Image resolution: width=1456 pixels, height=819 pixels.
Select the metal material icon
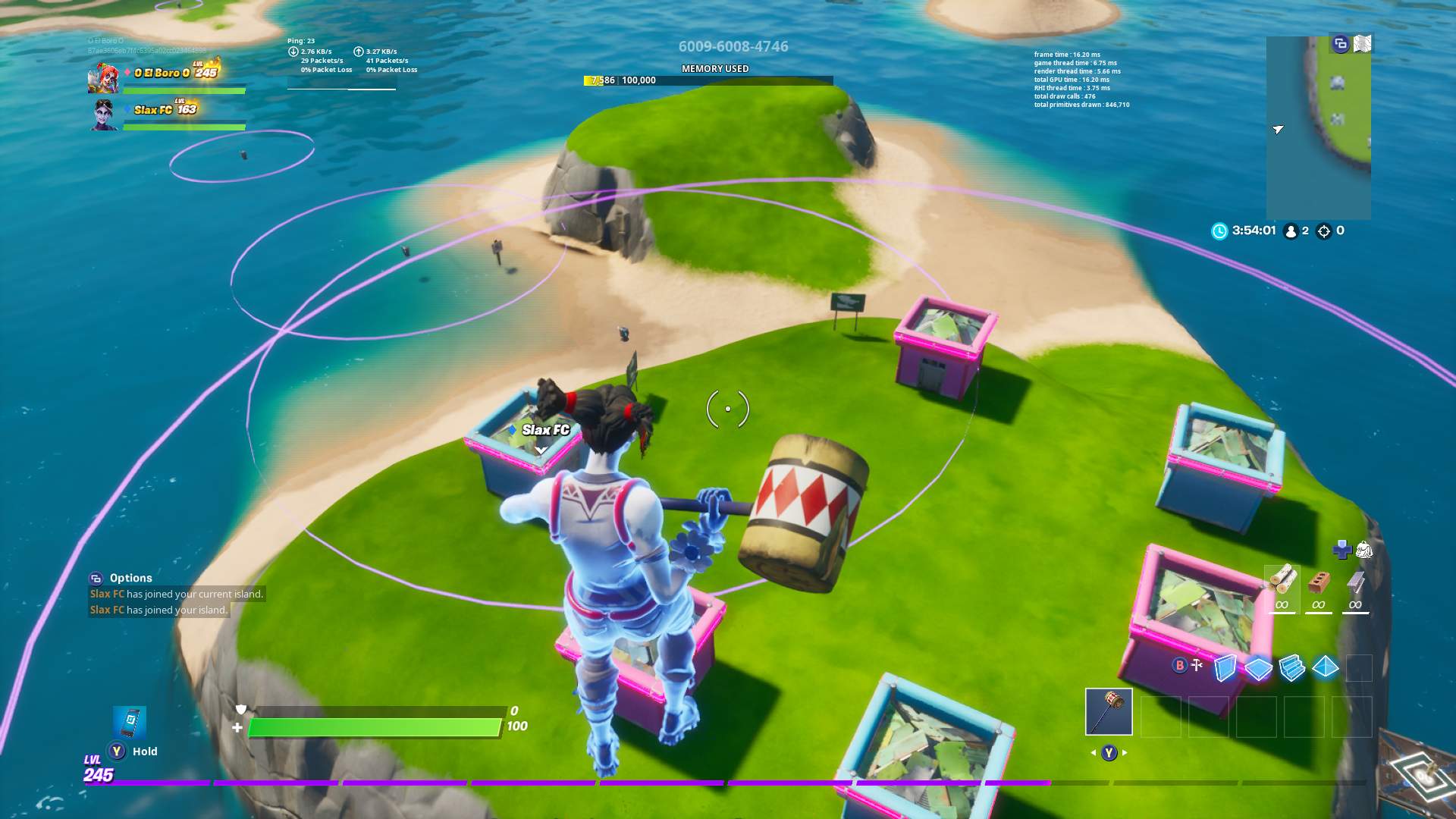pos(1355,583)
